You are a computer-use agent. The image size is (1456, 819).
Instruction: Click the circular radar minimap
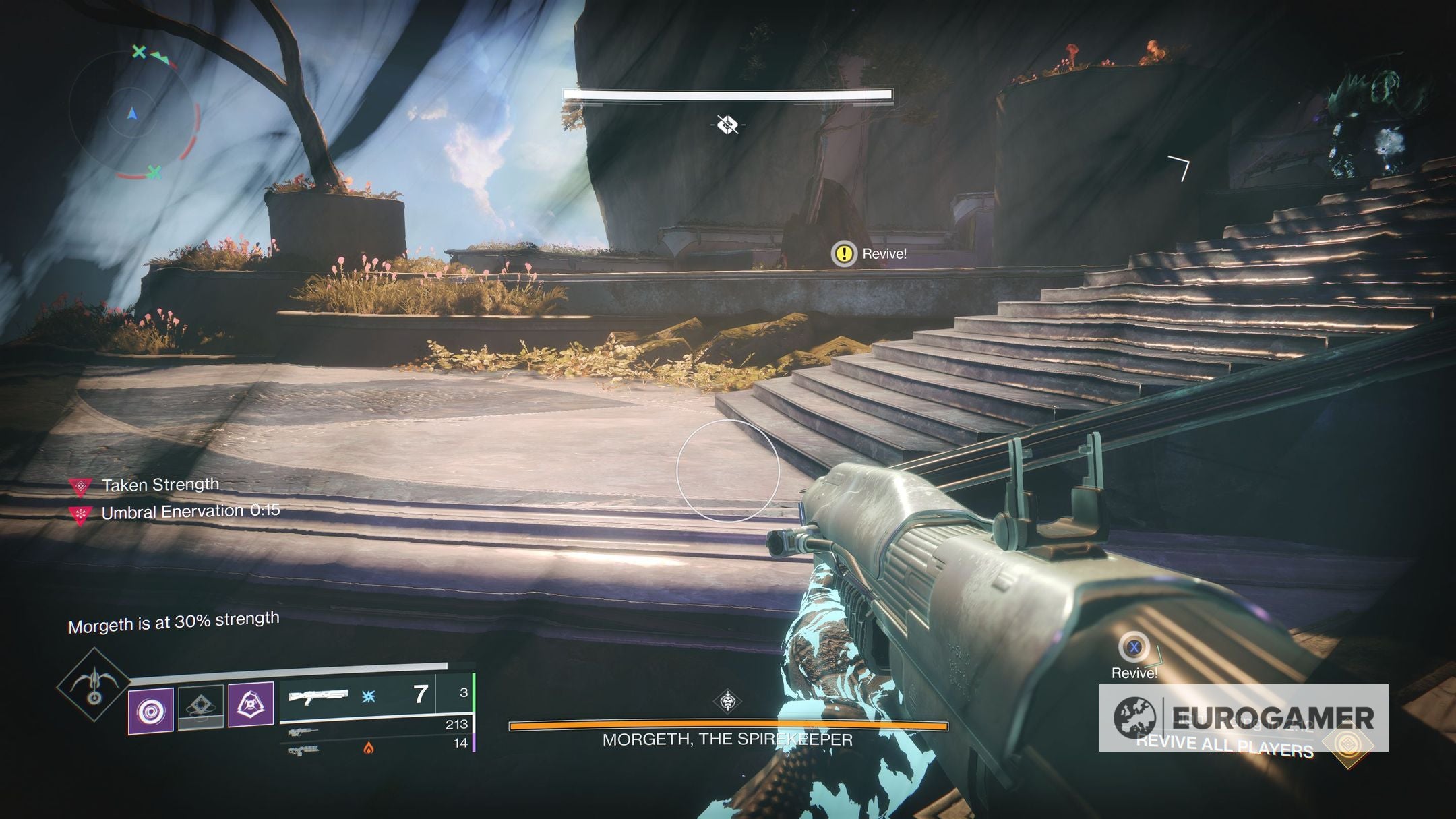(x=133, y=114)
